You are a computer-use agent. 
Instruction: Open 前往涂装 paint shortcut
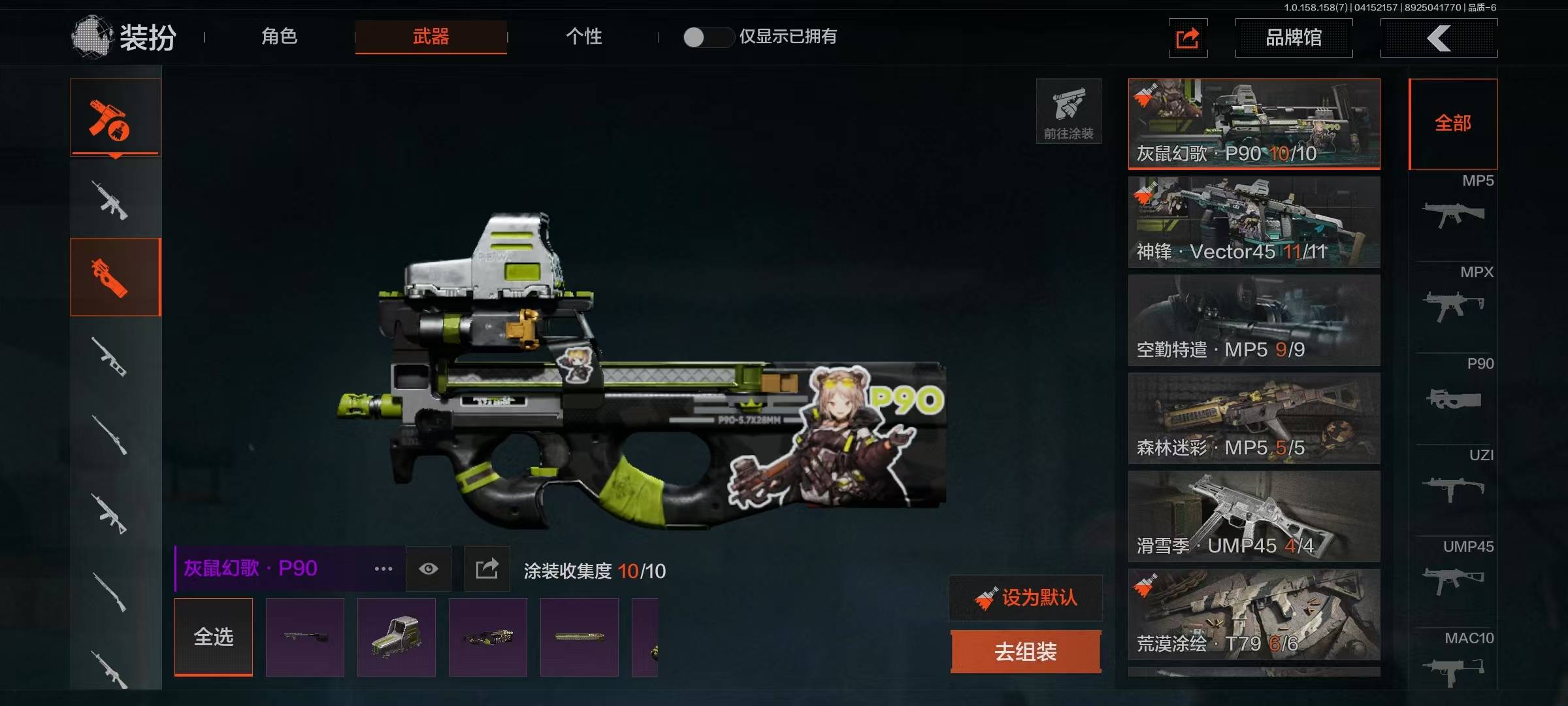click(1068, 111)
